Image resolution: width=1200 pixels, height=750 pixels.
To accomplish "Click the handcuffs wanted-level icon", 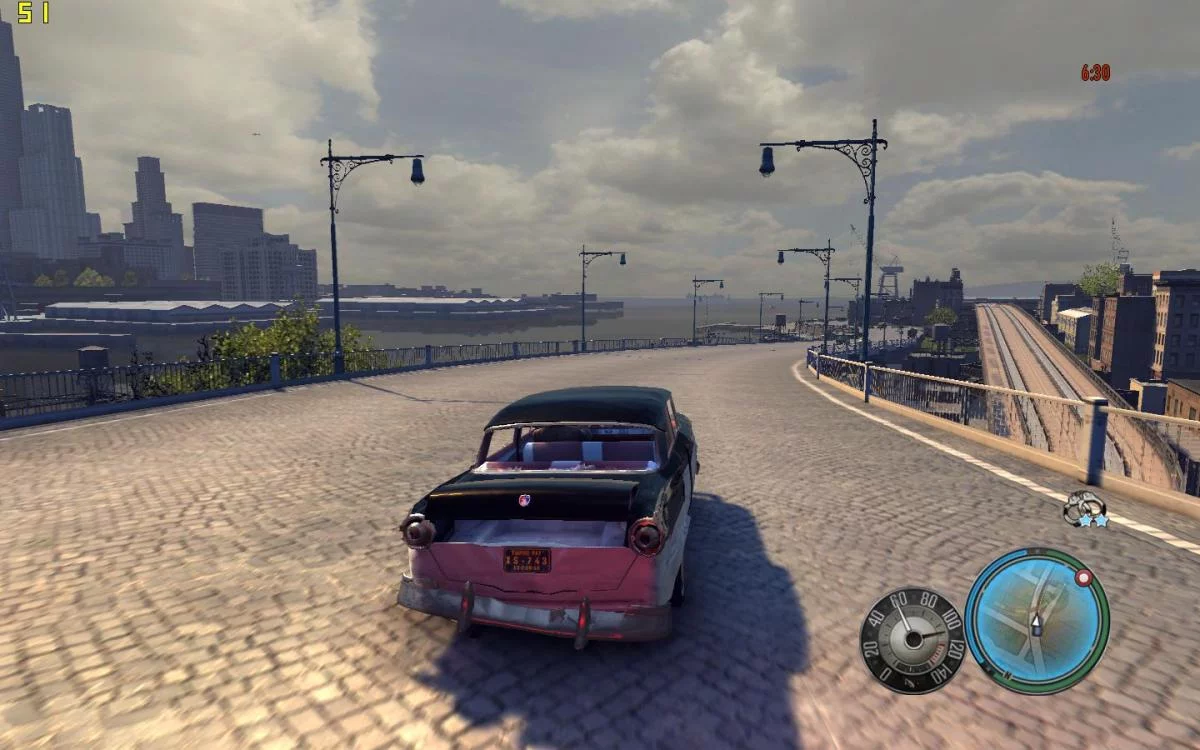I will 1083,507.
